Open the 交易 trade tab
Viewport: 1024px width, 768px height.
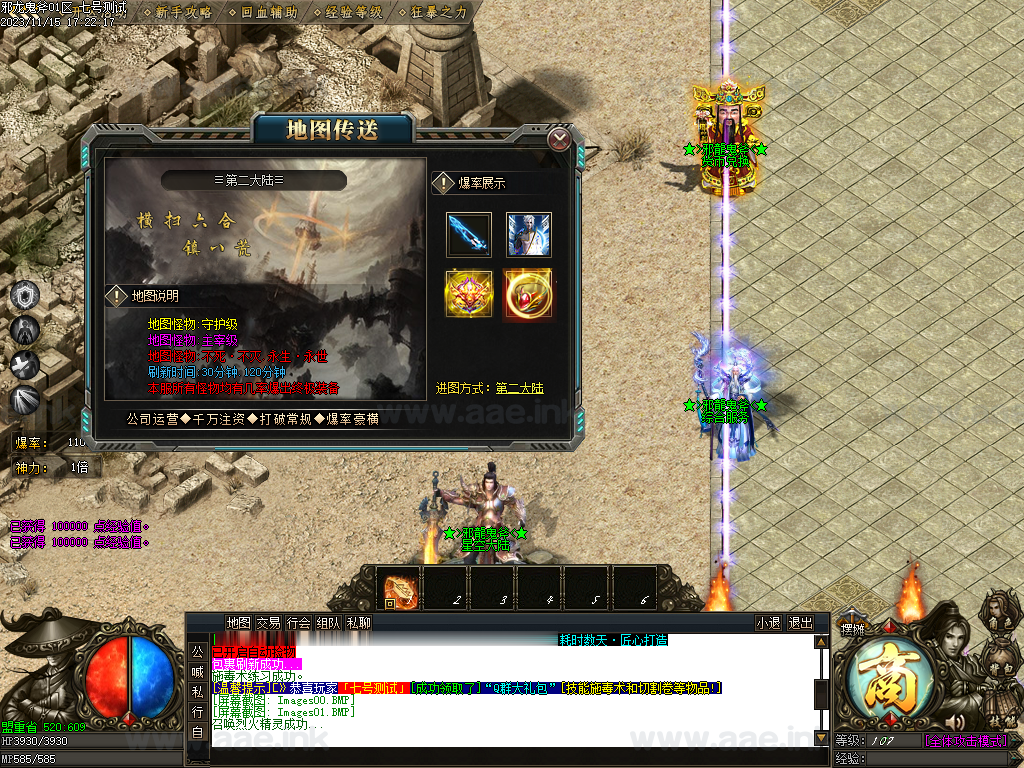pos(268,622)
